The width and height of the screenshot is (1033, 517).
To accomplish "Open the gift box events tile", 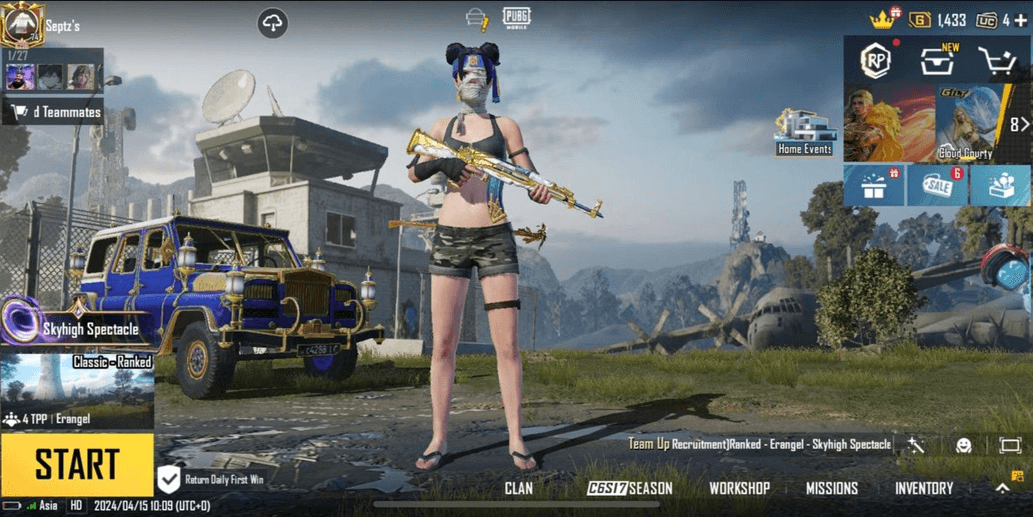I will coord(875,187).
